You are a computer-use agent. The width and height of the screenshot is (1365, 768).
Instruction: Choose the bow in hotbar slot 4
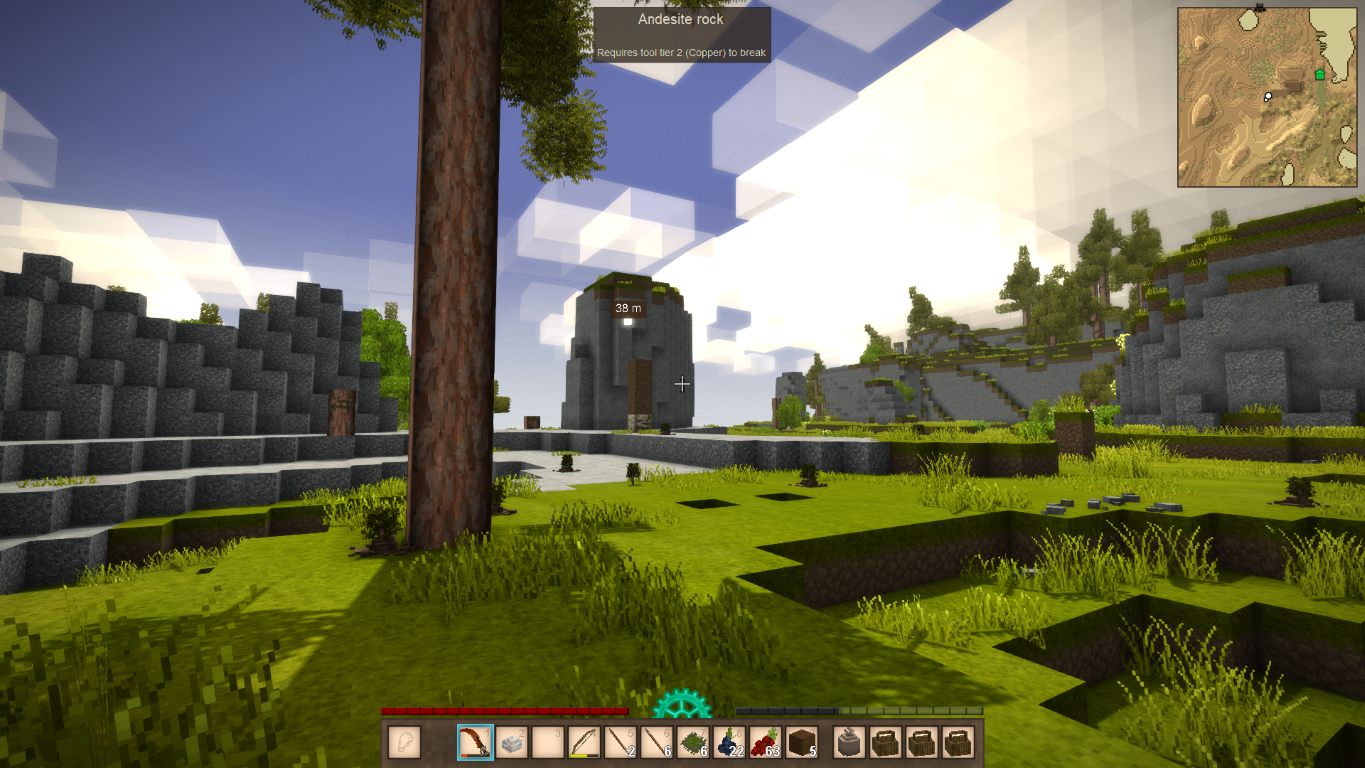pos(584,742)
